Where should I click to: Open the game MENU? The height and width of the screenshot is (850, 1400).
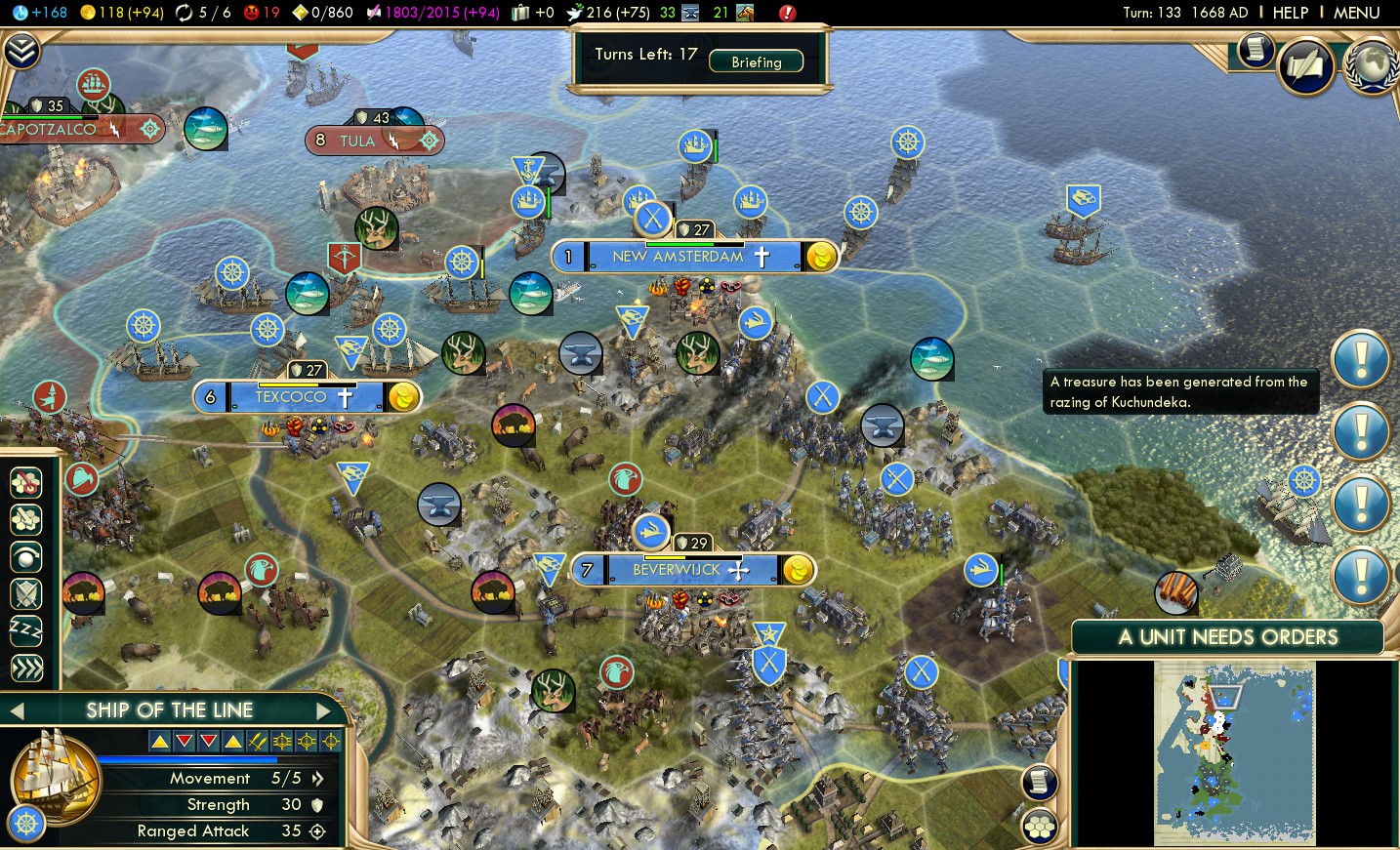click(1356, 13)
